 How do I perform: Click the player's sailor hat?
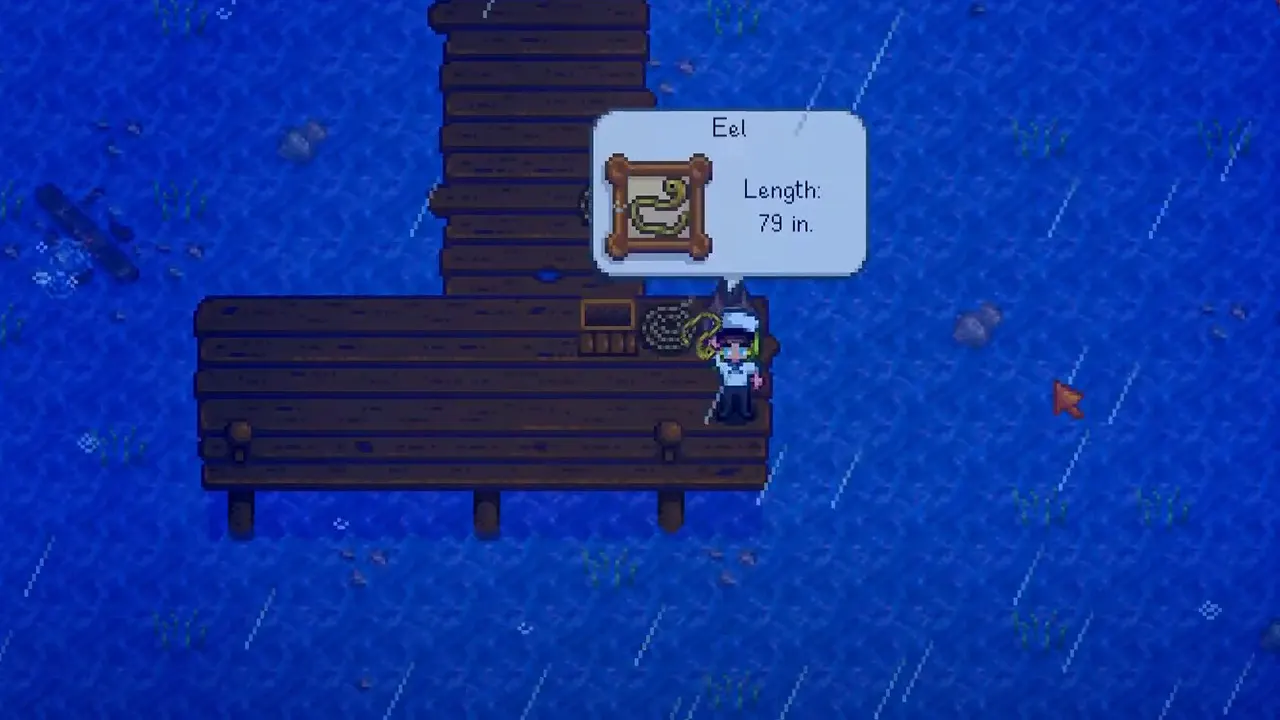tap(737, 318)
